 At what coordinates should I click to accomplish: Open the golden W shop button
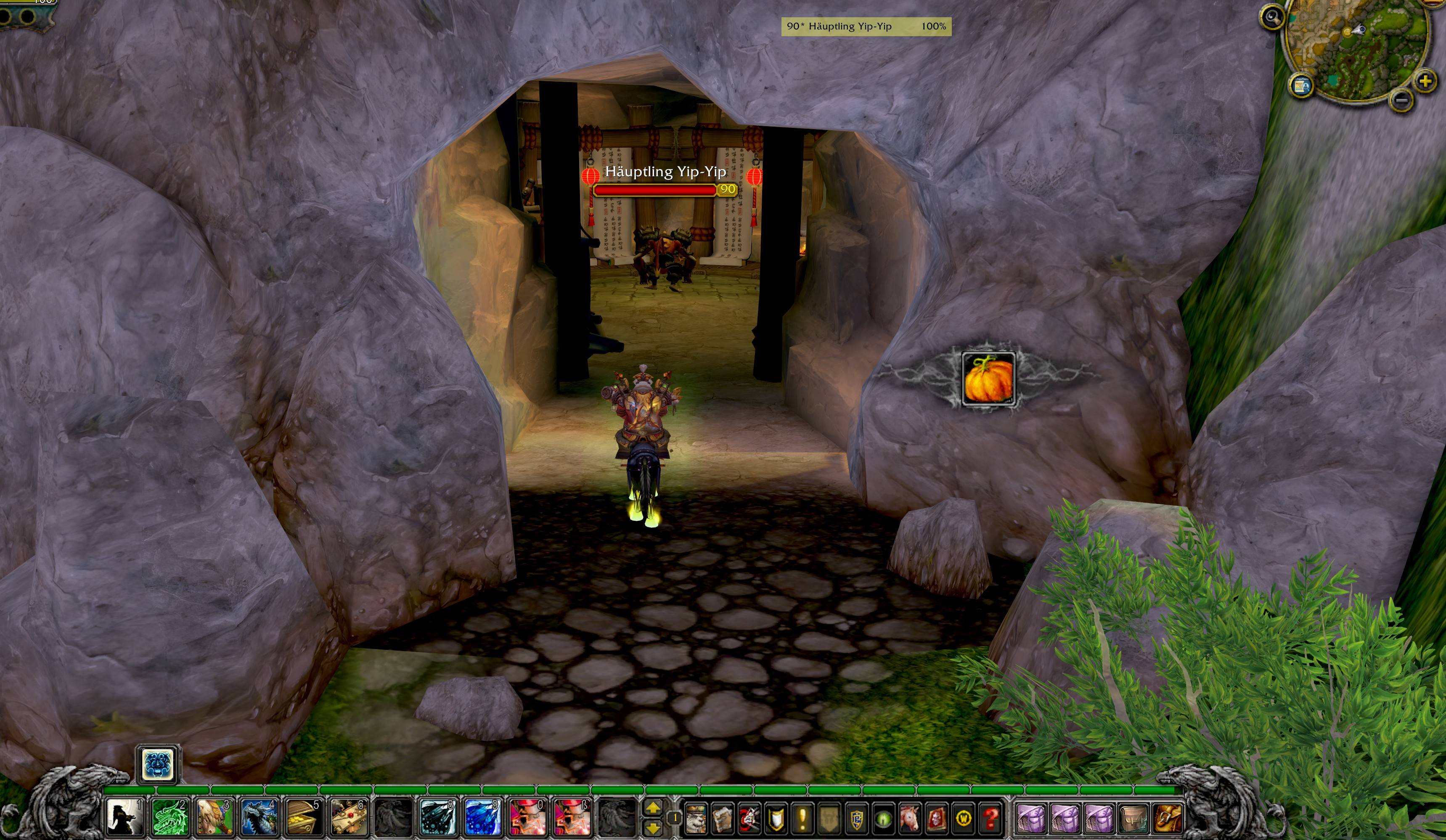pyautogui.click(x=964, y=818)
